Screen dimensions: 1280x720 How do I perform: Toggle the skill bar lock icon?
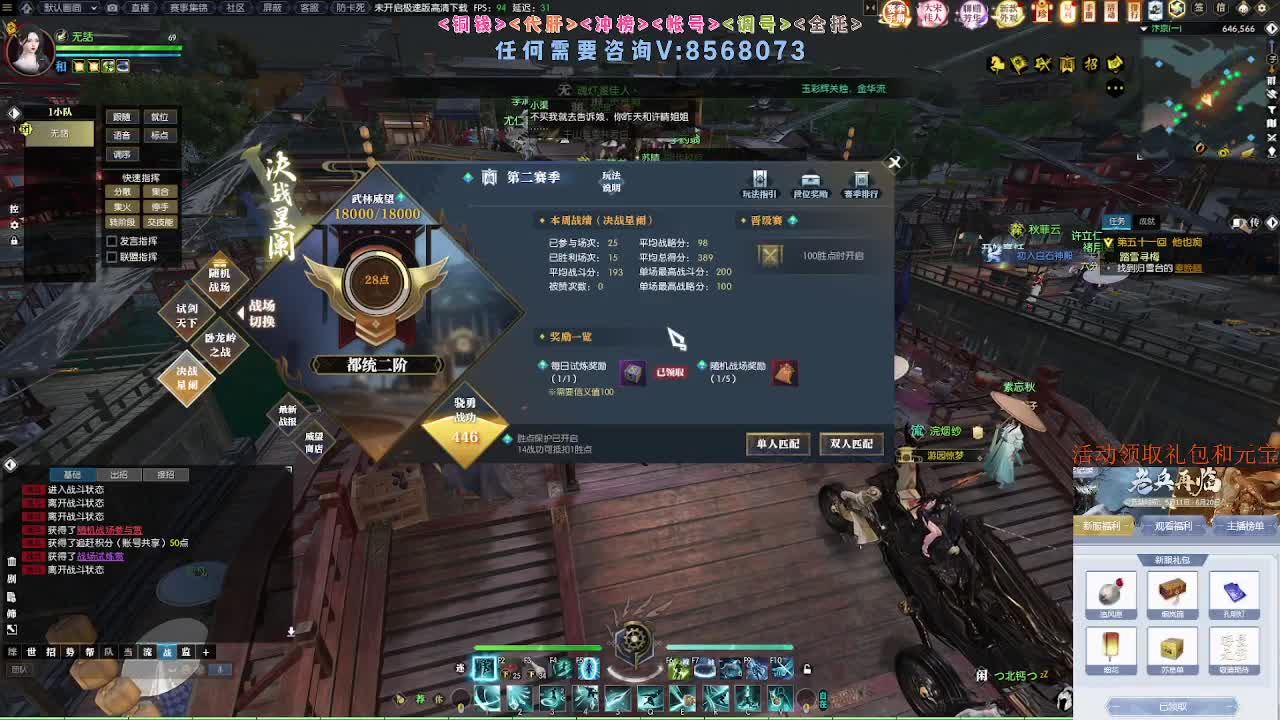(806, 669)
